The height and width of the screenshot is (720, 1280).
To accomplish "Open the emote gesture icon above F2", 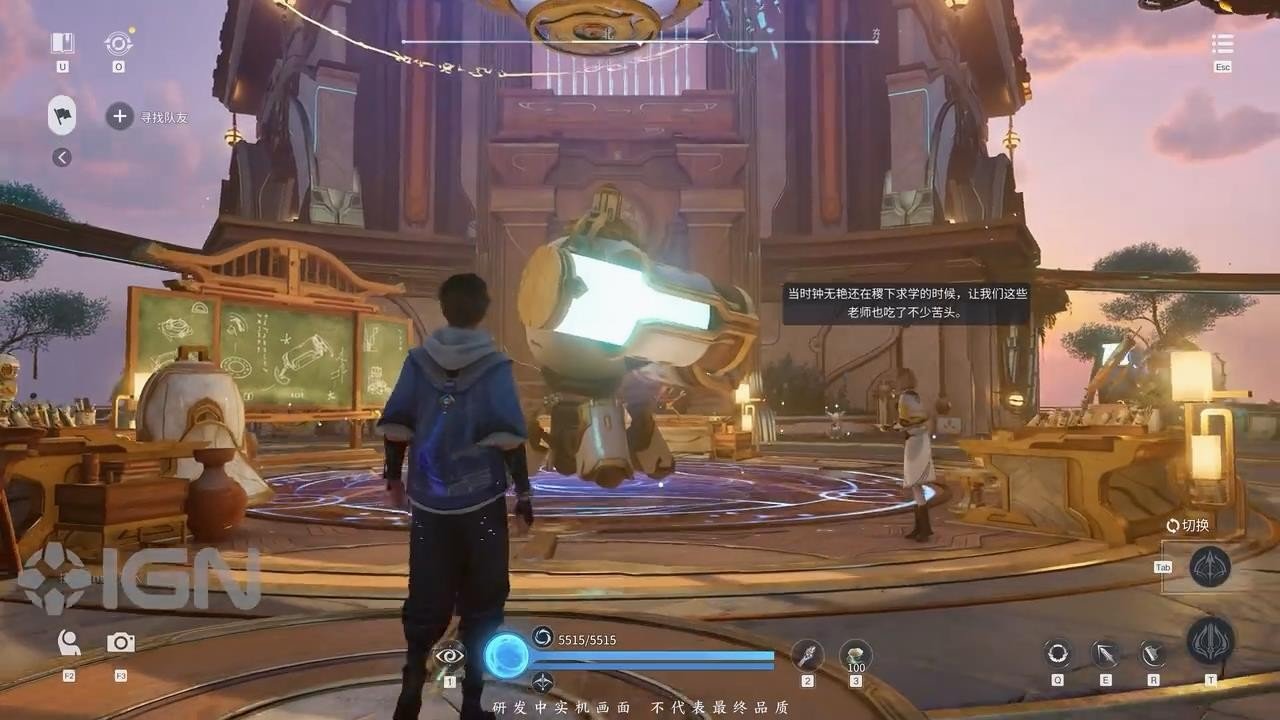I will (x=68, y=645).
